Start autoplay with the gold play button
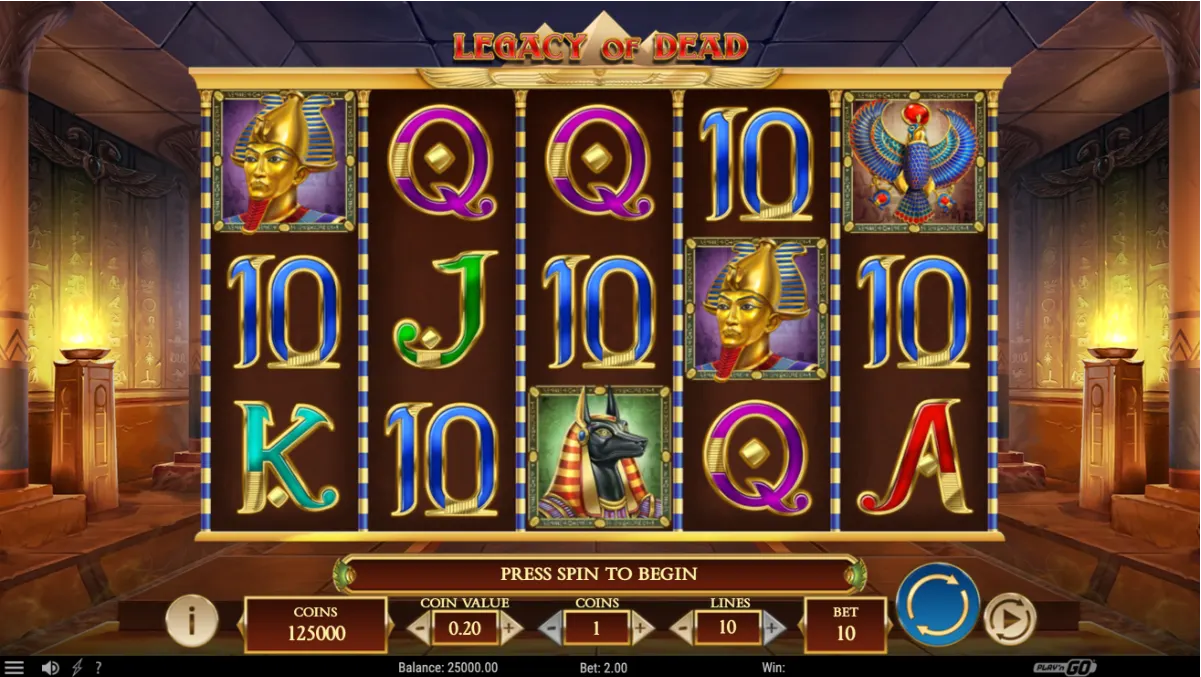 [1009, 620]
